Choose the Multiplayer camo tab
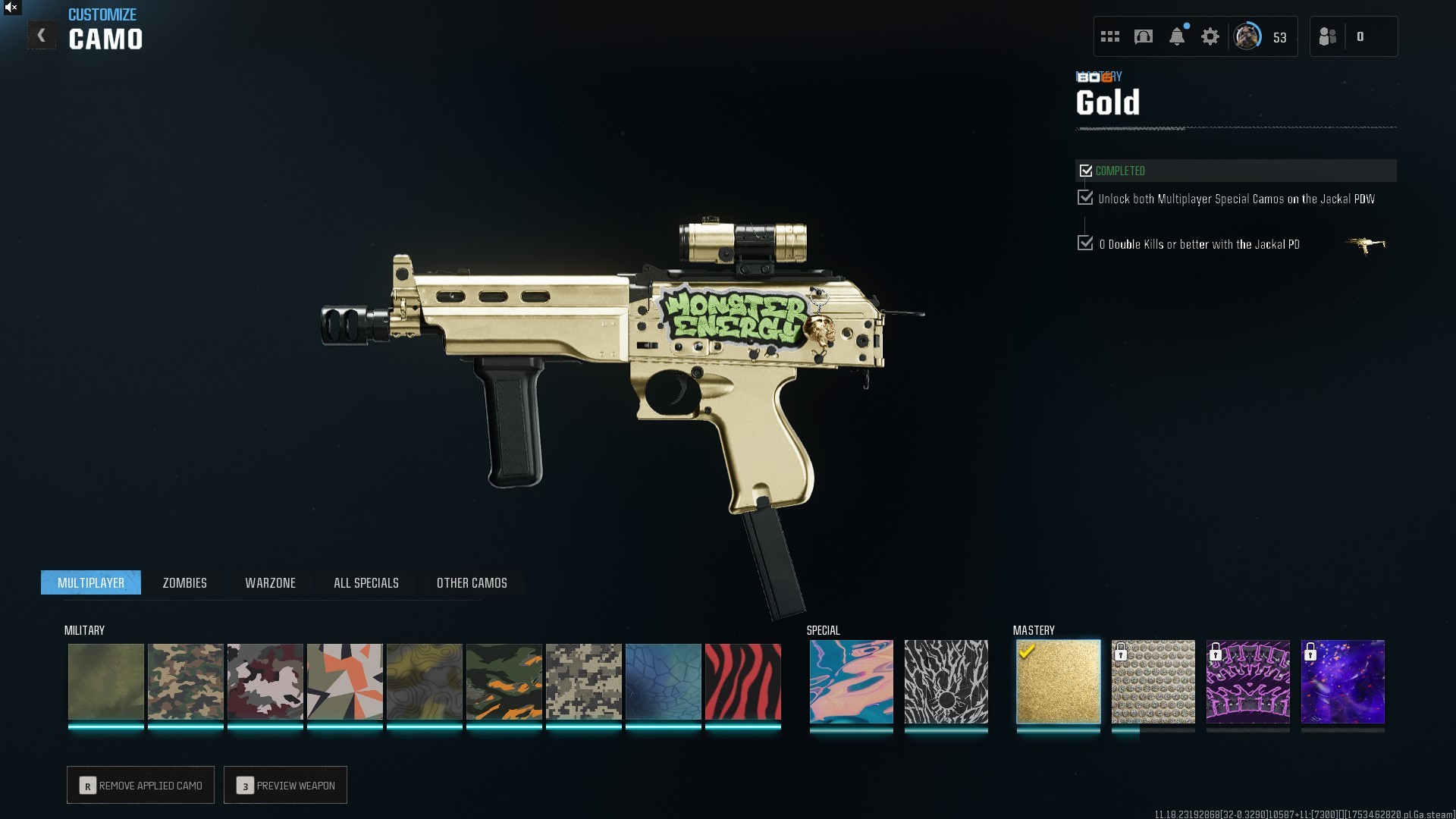 (91, 583)
